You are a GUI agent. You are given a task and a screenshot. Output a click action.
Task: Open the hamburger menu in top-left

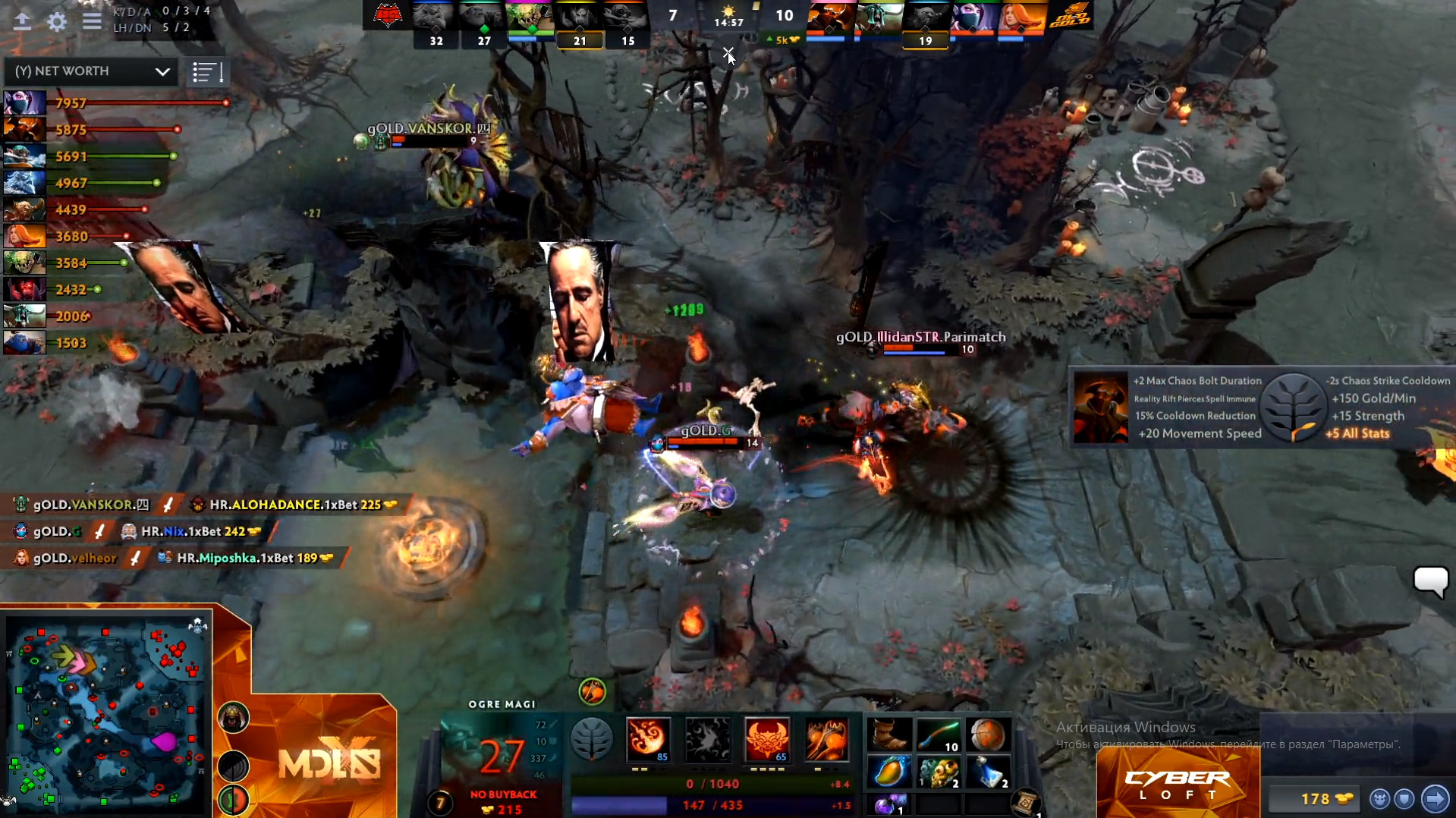pyautogui.click(x=92, y=21)
